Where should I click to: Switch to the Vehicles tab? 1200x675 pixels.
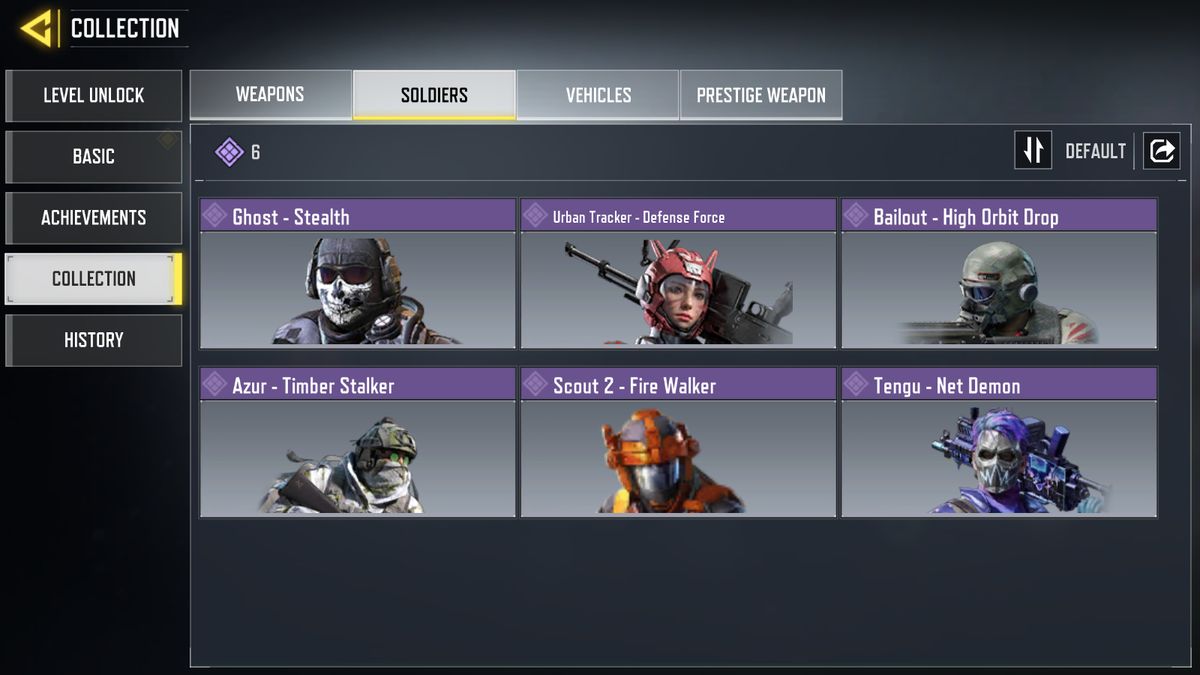(598, 95)
